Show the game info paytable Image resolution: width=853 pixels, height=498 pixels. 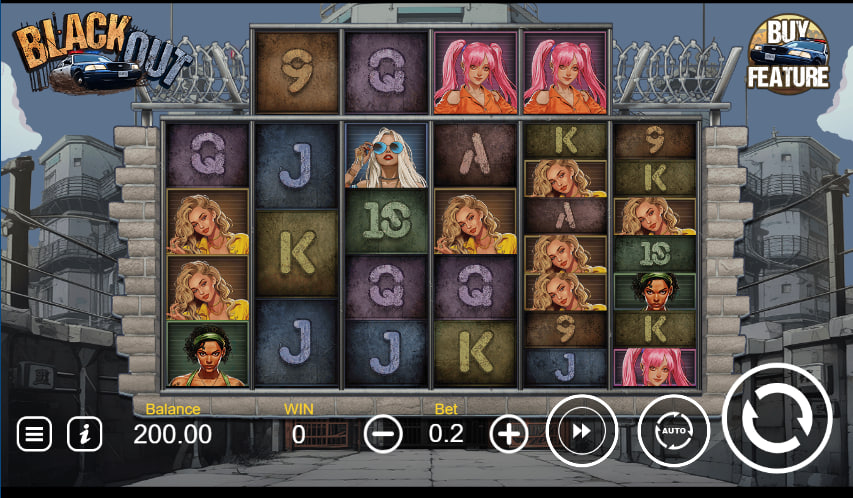pos(85,434)
